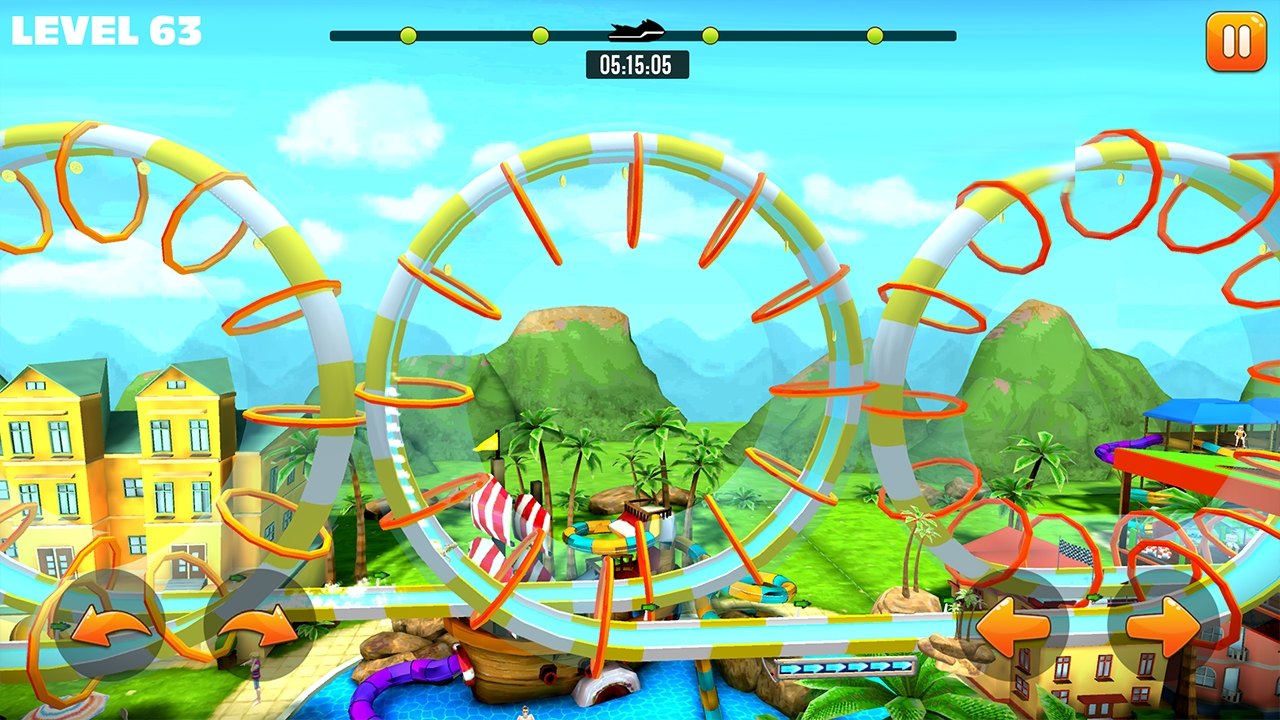Tap the tilt-right curved arrow control
Screen dimensions: 1280x720
tap(257, 626)
